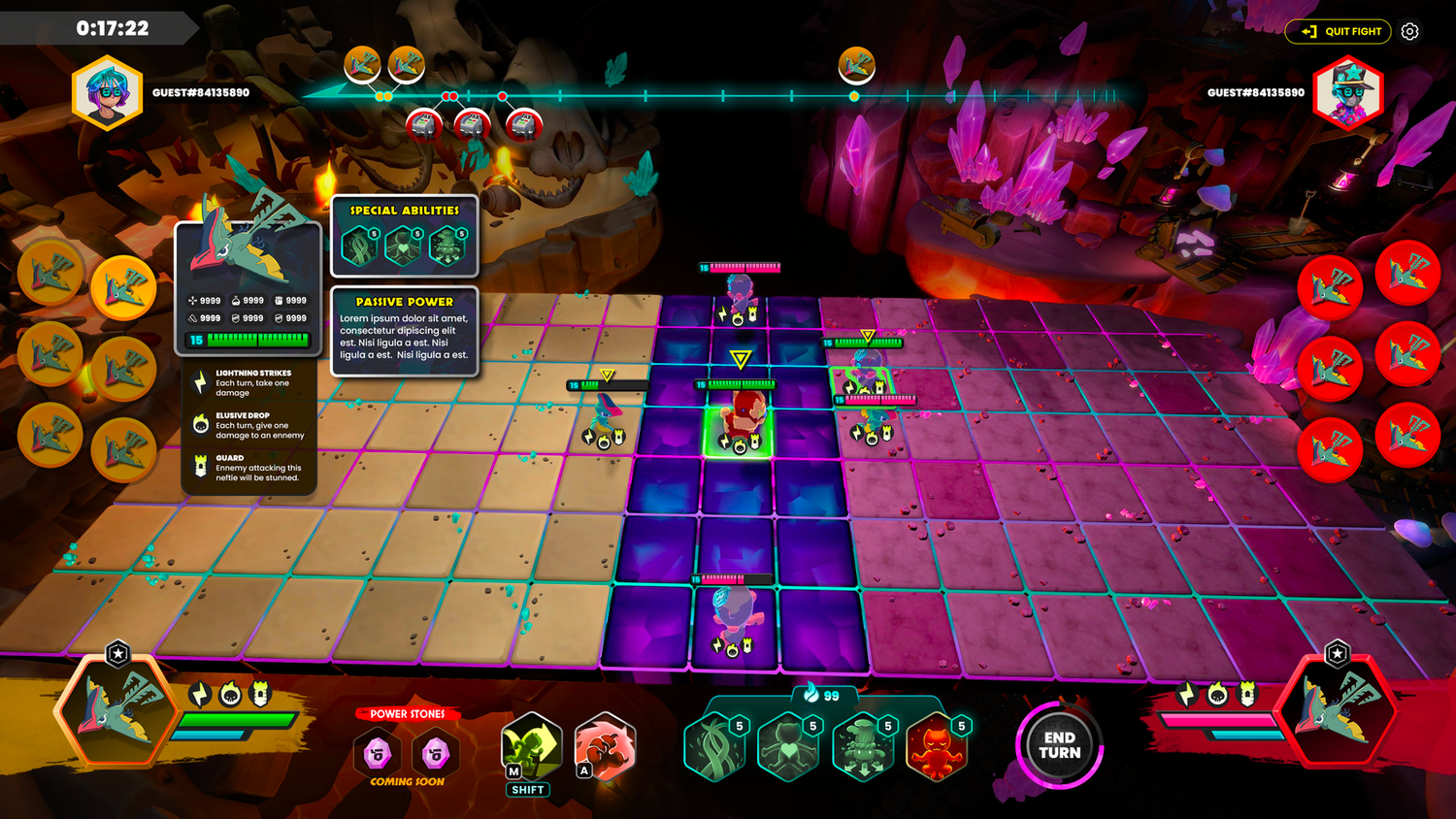Select the Guard status entry

pyautogui.click(x=249, y=468)
